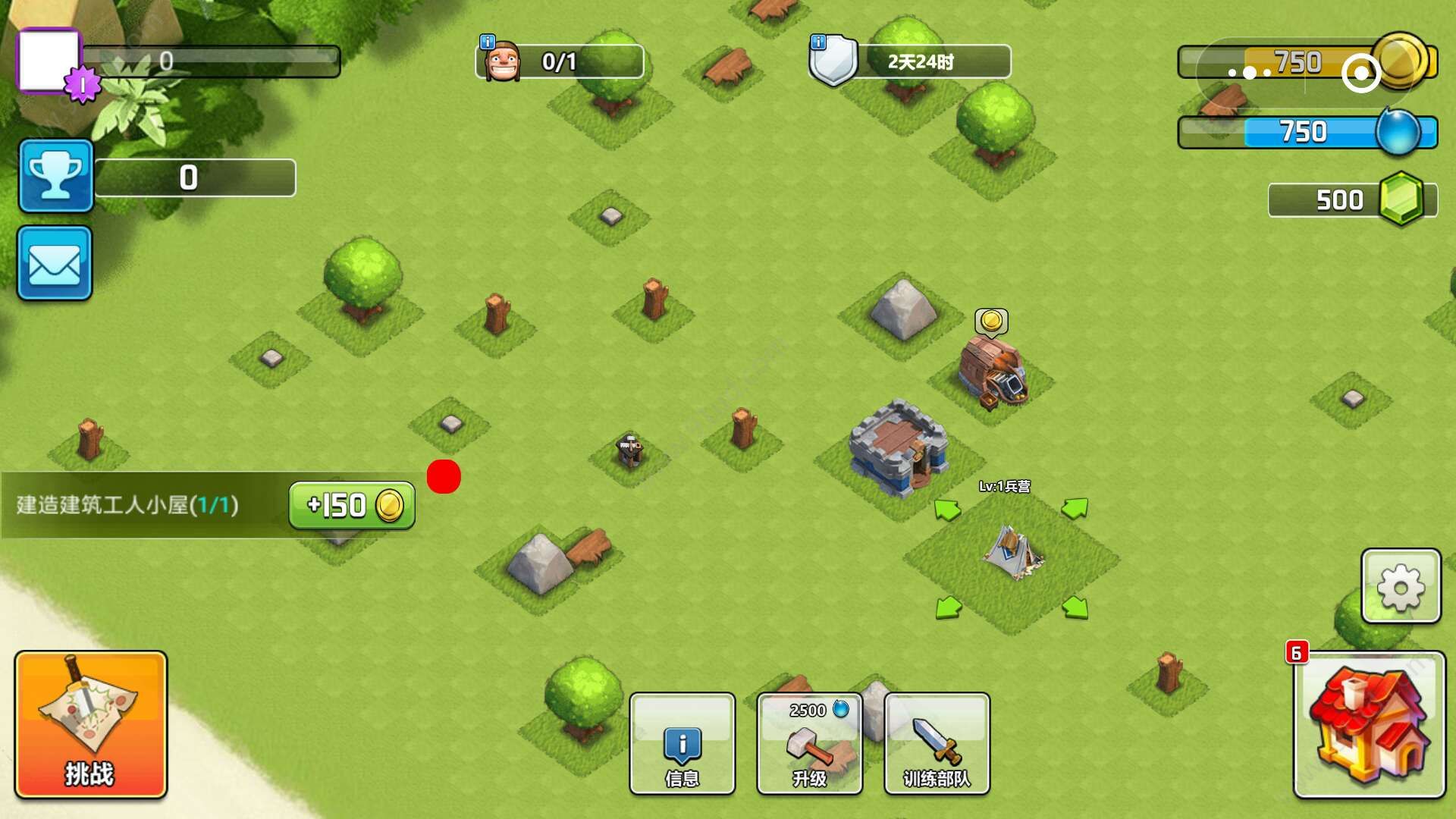Select the 训练部队 train troops button
The height and width of the screenshot is (819, 1456).
click(x=937, y=744)
